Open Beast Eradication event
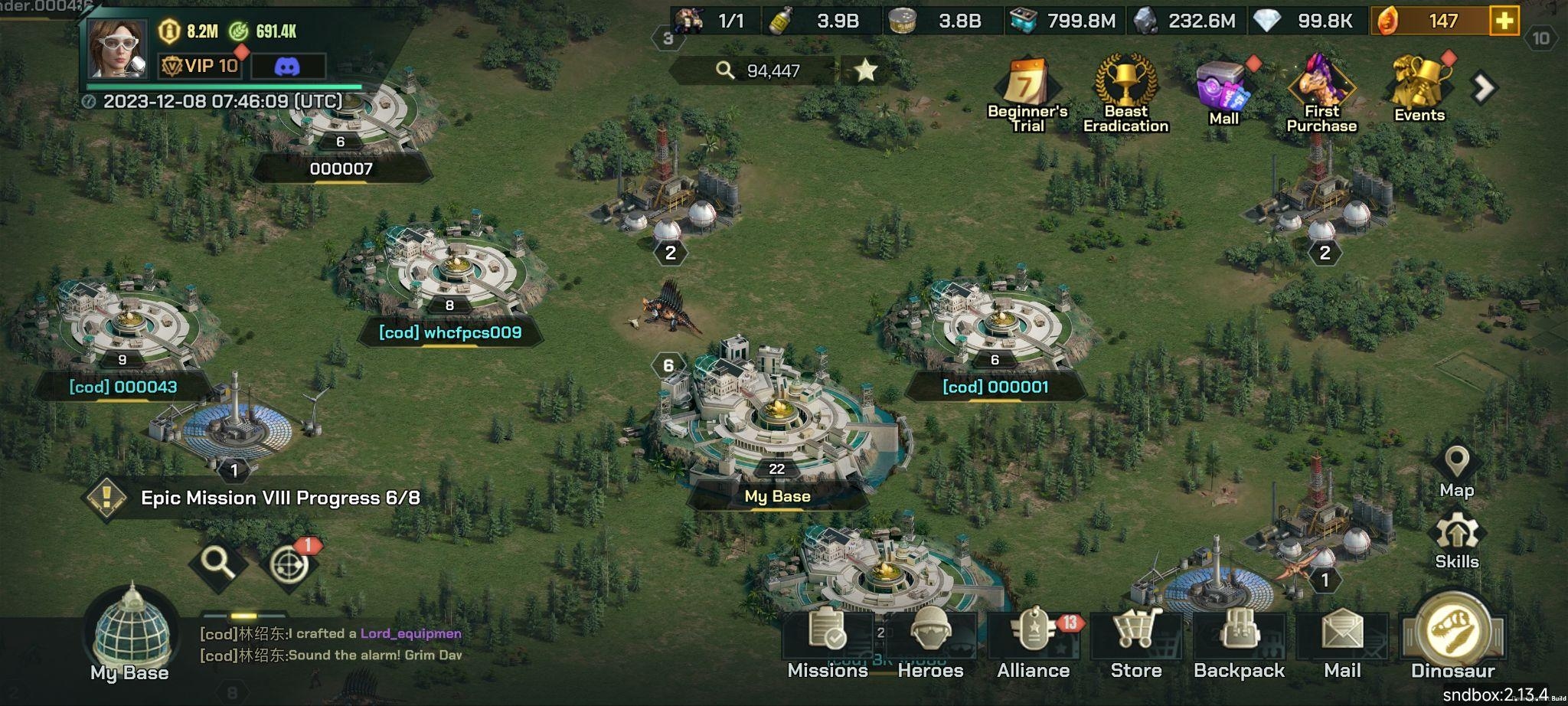 point(1125,93)
